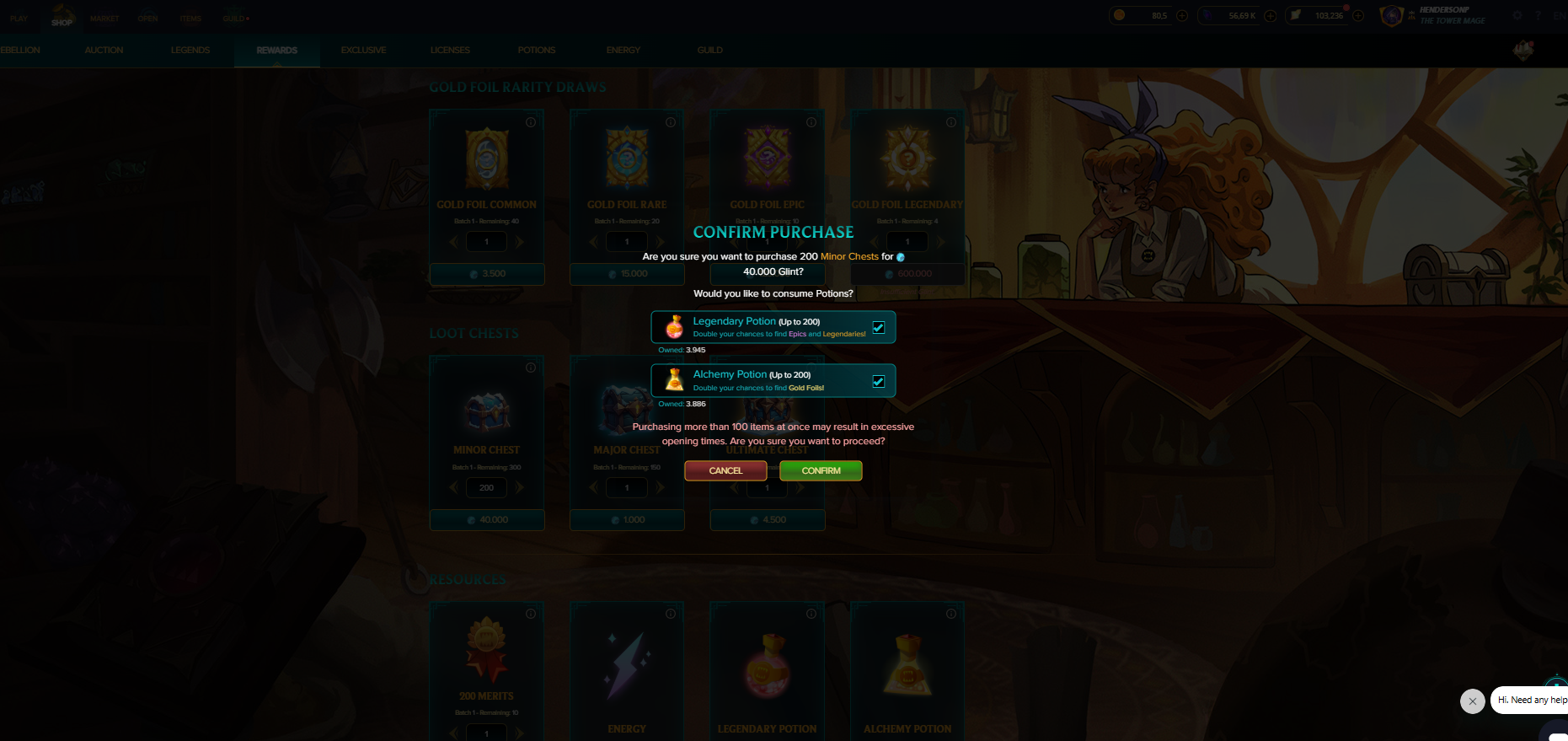Open the Legends shop tab
This screenshot has height=741, width=1568.
[x=190, y=51]
